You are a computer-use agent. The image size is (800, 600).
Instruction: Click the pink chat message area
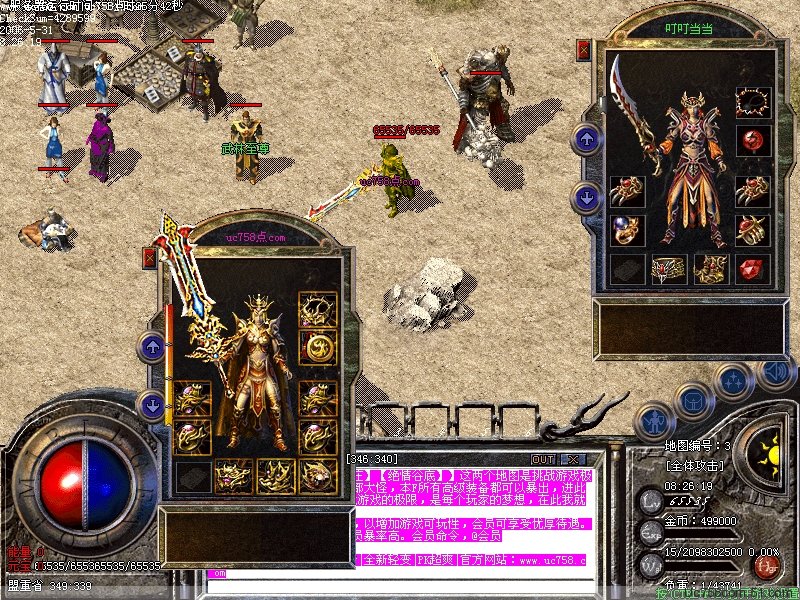470,500
